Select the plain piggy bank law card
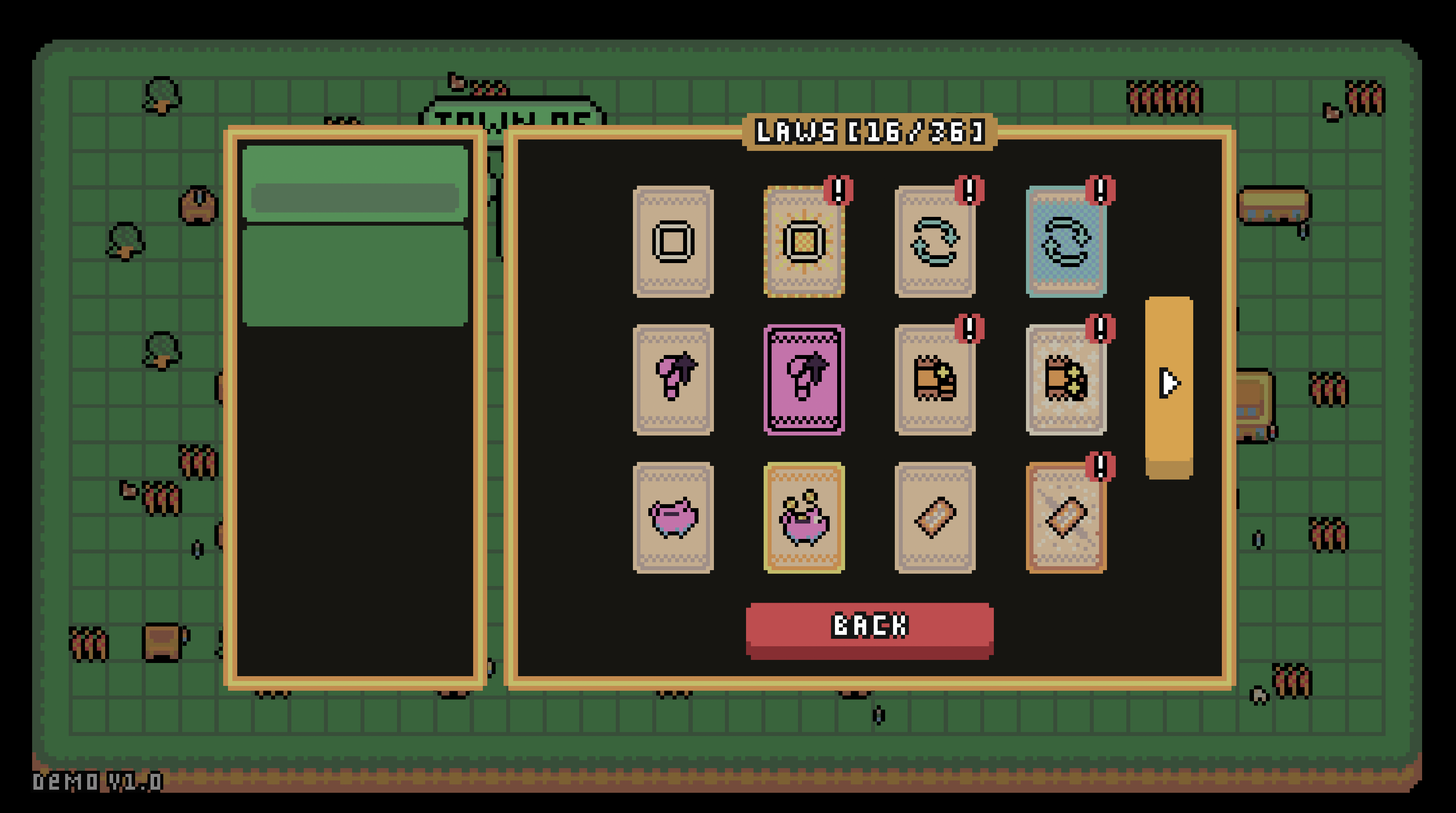This screenshot has height=813, width=1456. coord(673,517)
